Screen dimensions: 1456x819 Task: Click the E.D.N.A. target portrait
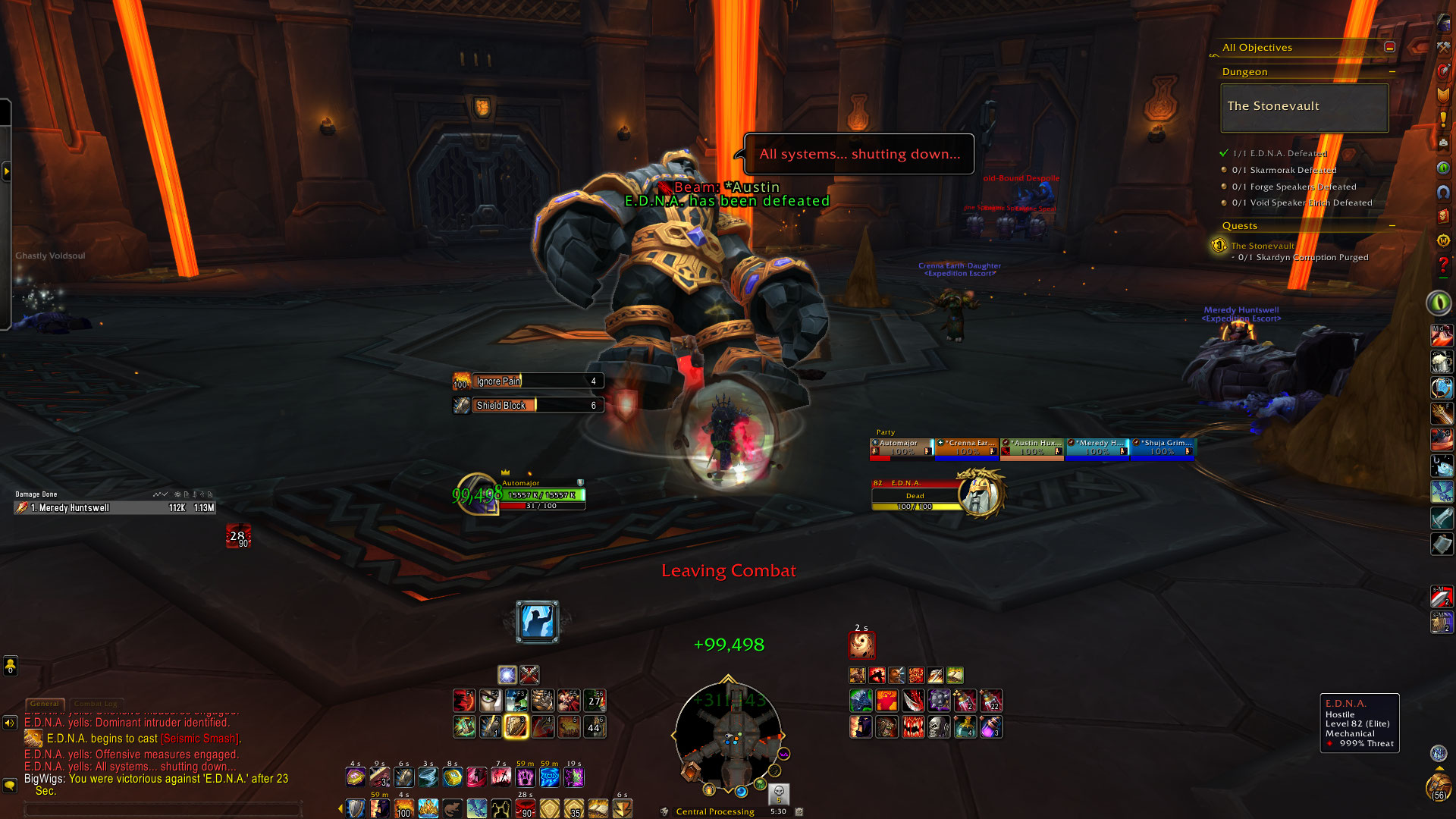[981, 494]
